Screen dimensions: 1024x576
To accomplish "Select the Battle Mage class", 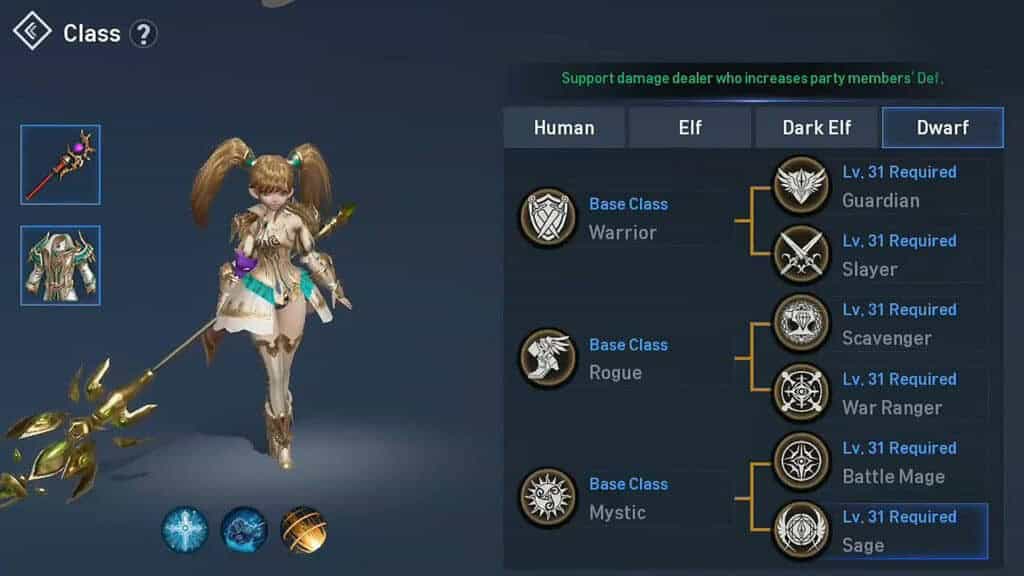I will [x=880, y=462].
